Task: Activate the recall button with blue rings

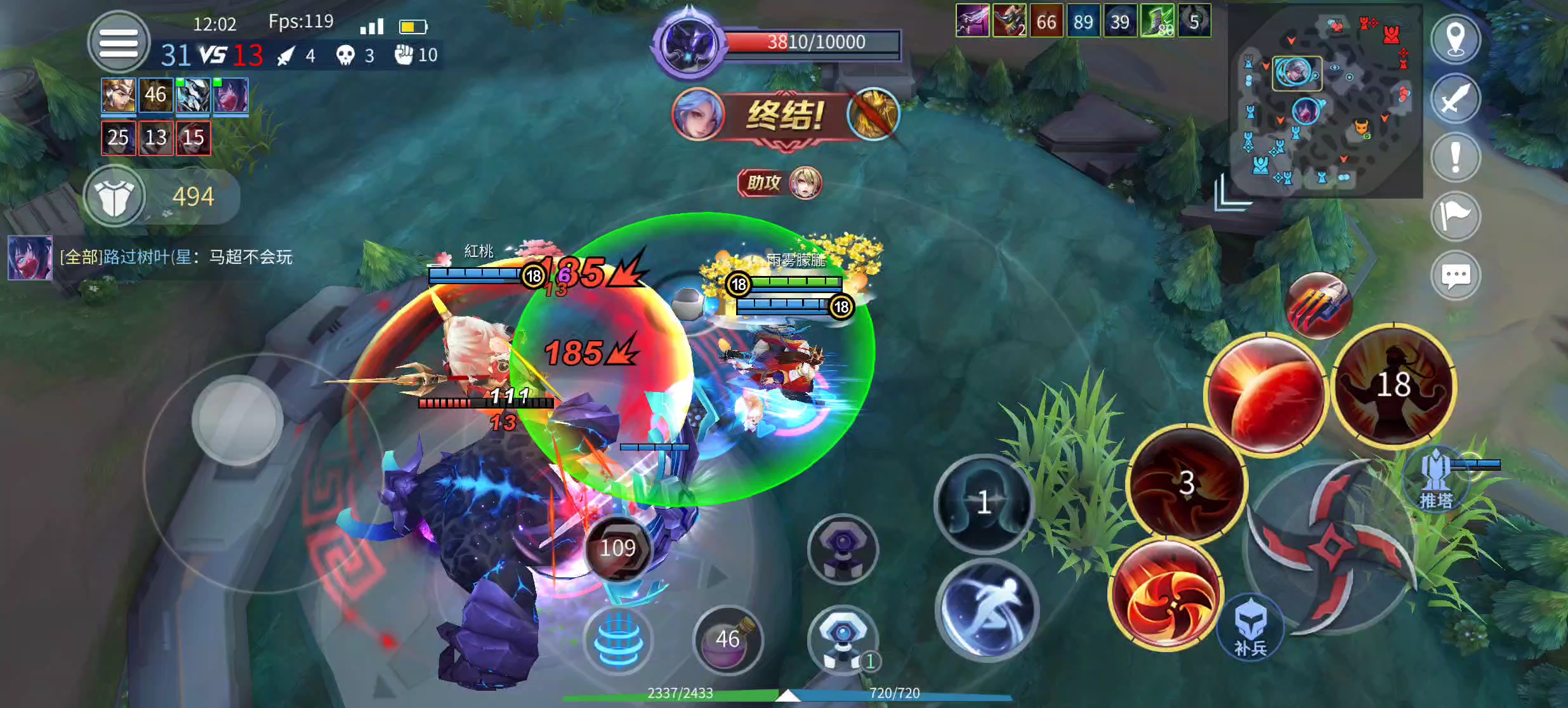Action: coord(617,639)
